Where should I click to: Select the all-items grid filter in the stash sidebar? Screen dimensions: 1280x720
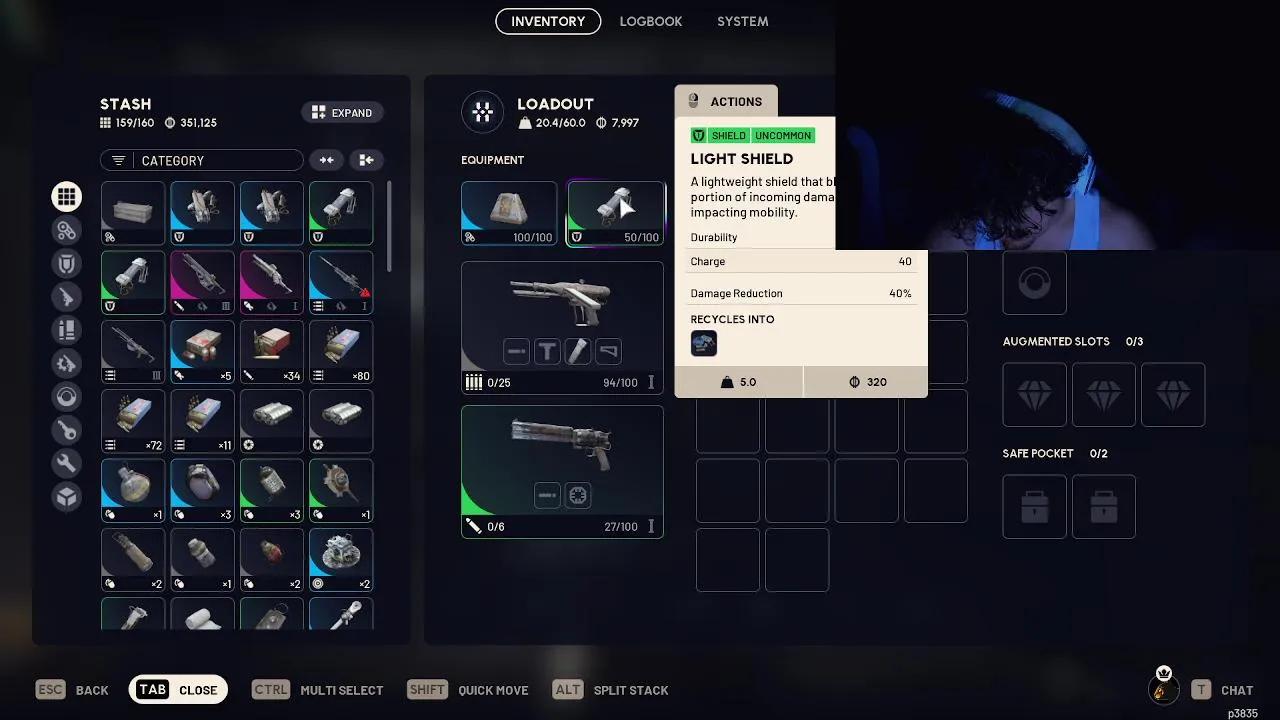(66, 196)
